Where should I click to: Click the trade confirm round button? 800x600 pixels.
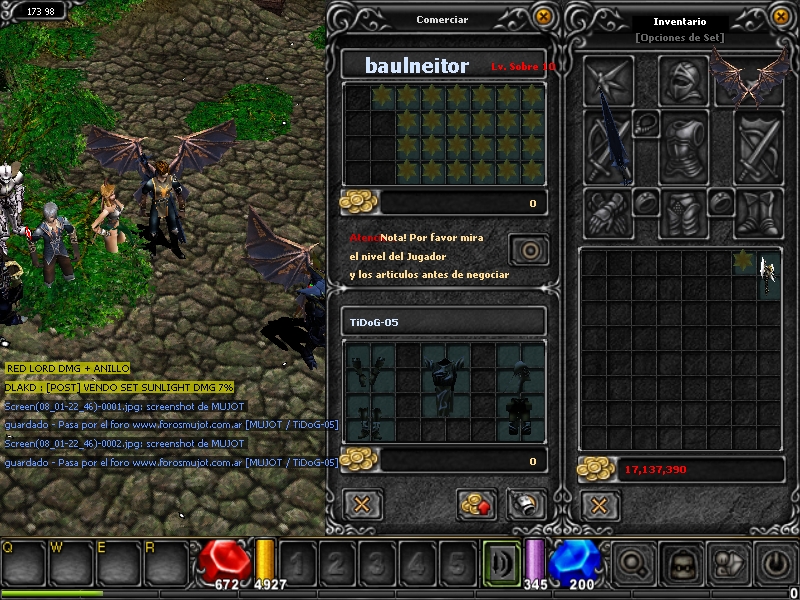pos(529,249)
